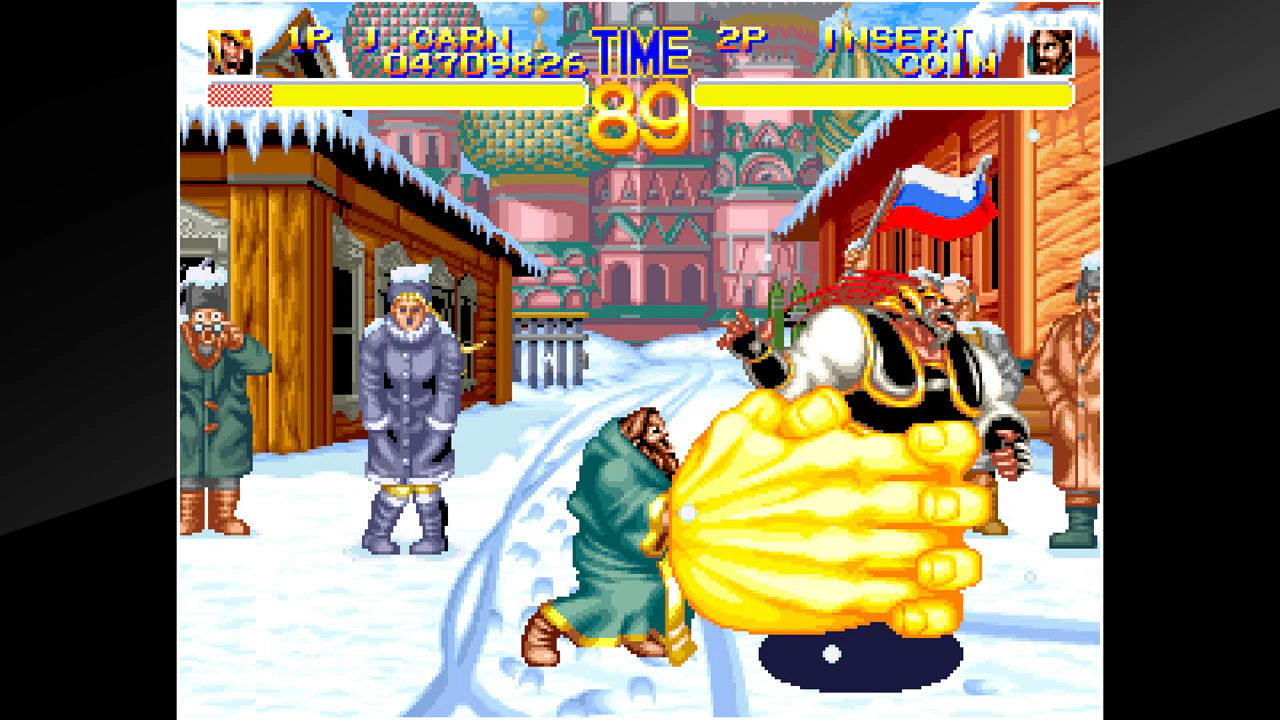Click the TIME label

click(641, 50)
